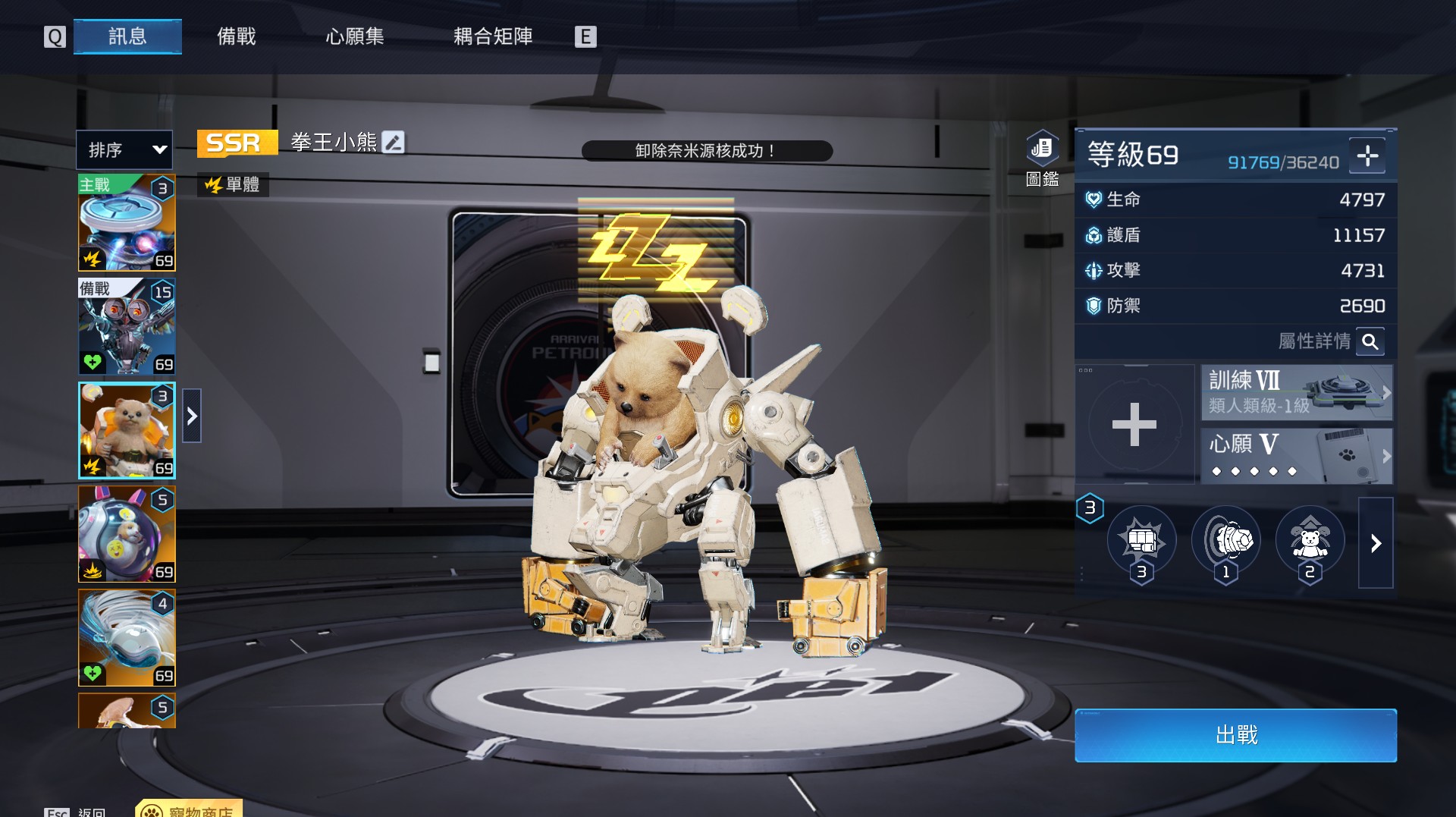The height and width of the screenshot is (817, 1456).
Task: Open the 心願 V panel
Action: point(1296,456)
